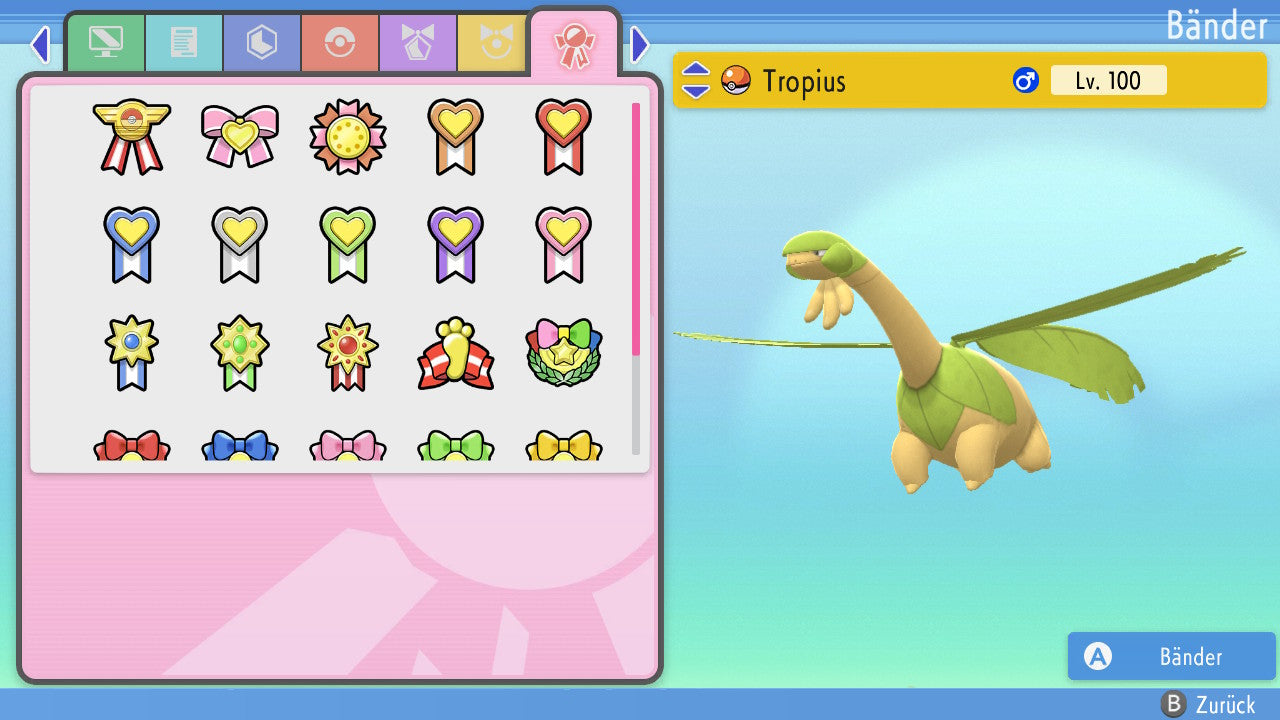Open the red Poké Ball tab

[x=340, y=43]
